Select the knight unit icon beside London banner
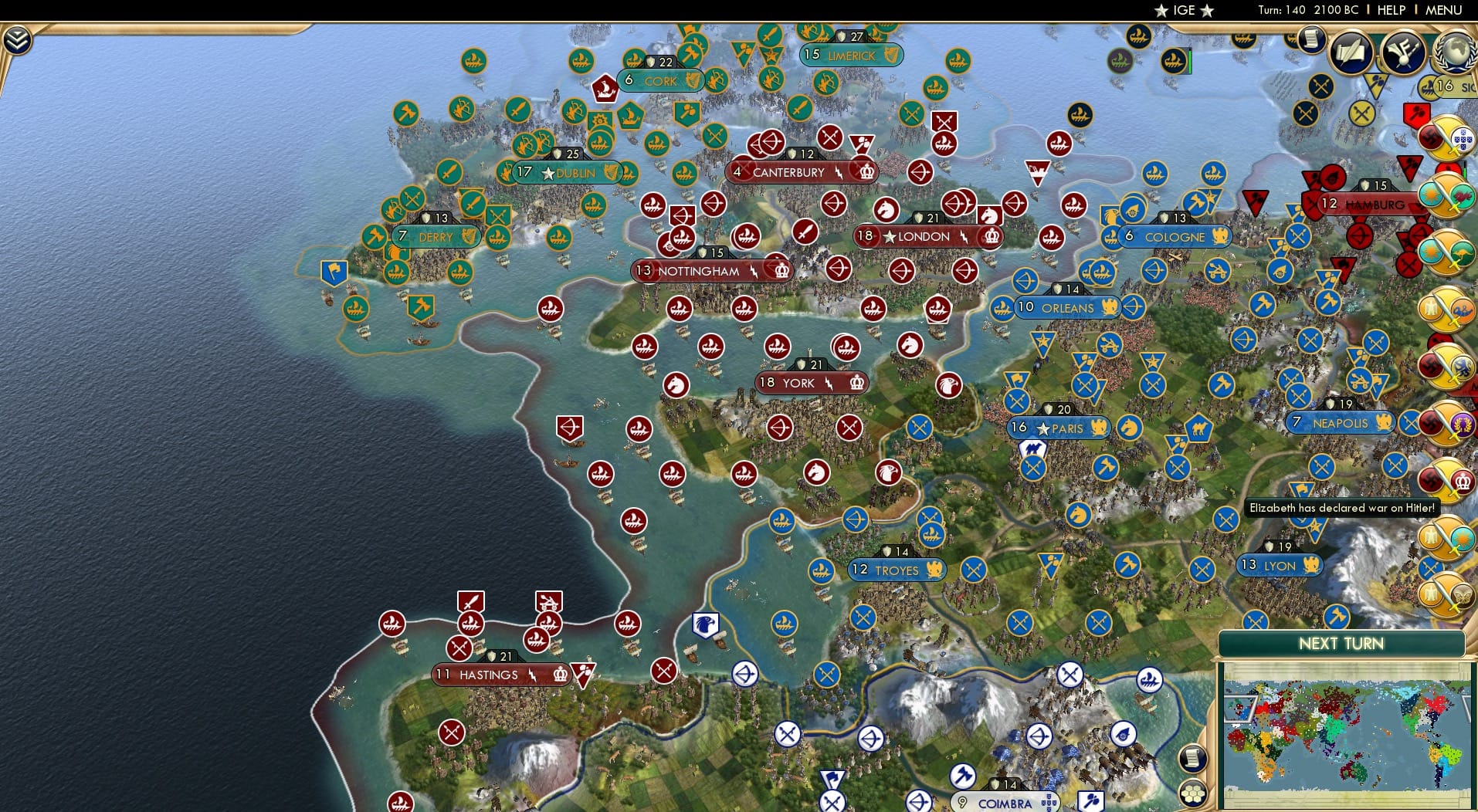This screenshot has width=1478, height=812. pos(886,210)
